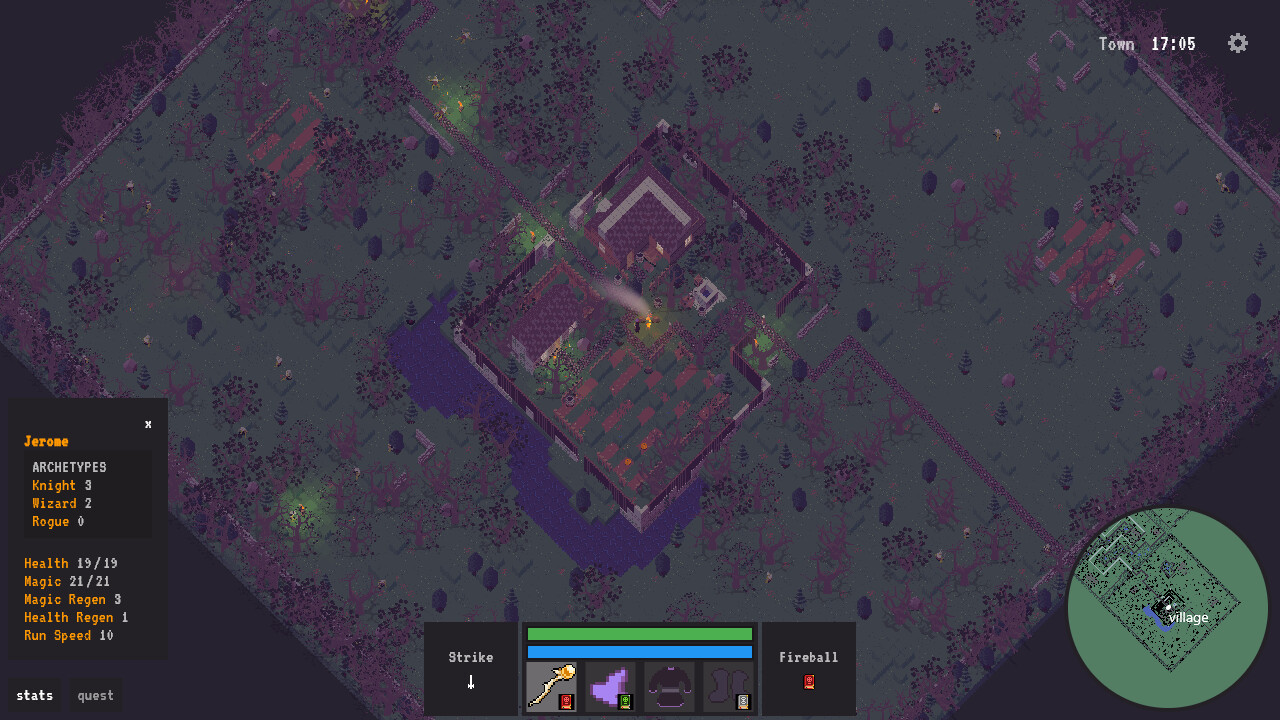The width and height of the screenshot is (1280, 720).
Task: Select the stats tab
Action: pyautogui.click(x=34, y=695)
